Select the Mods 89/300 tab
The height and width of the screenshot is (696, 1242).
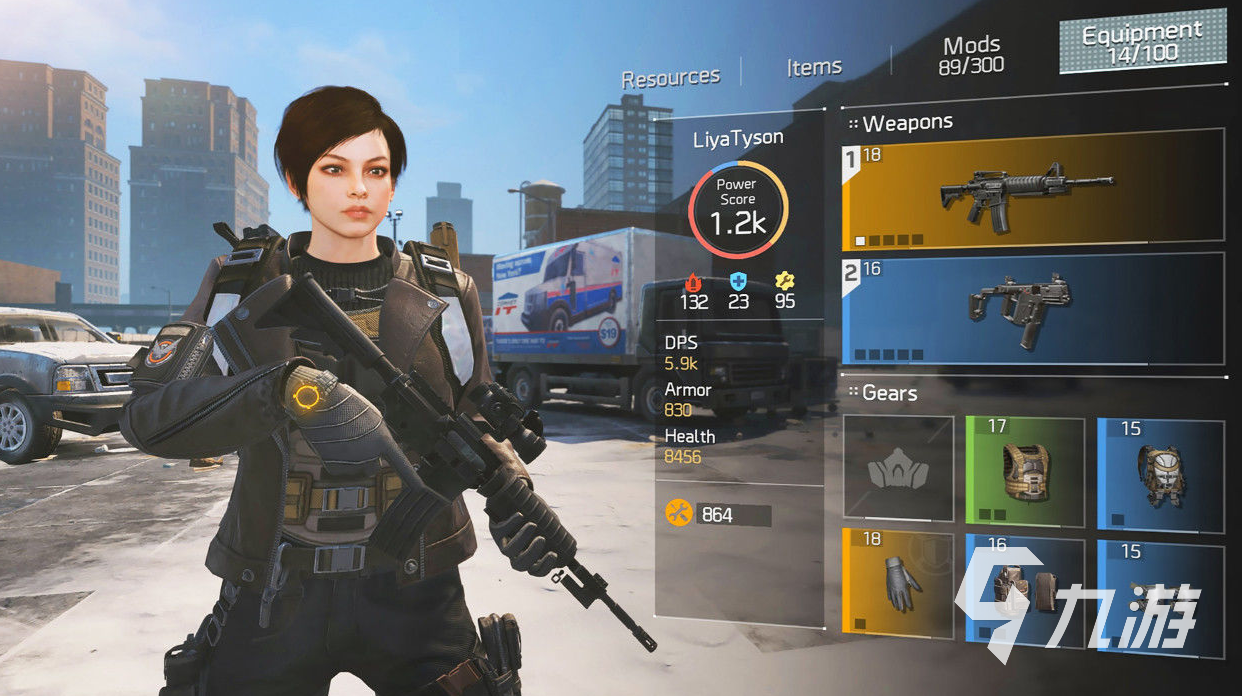pyautogui.click(x=971, y=55)
